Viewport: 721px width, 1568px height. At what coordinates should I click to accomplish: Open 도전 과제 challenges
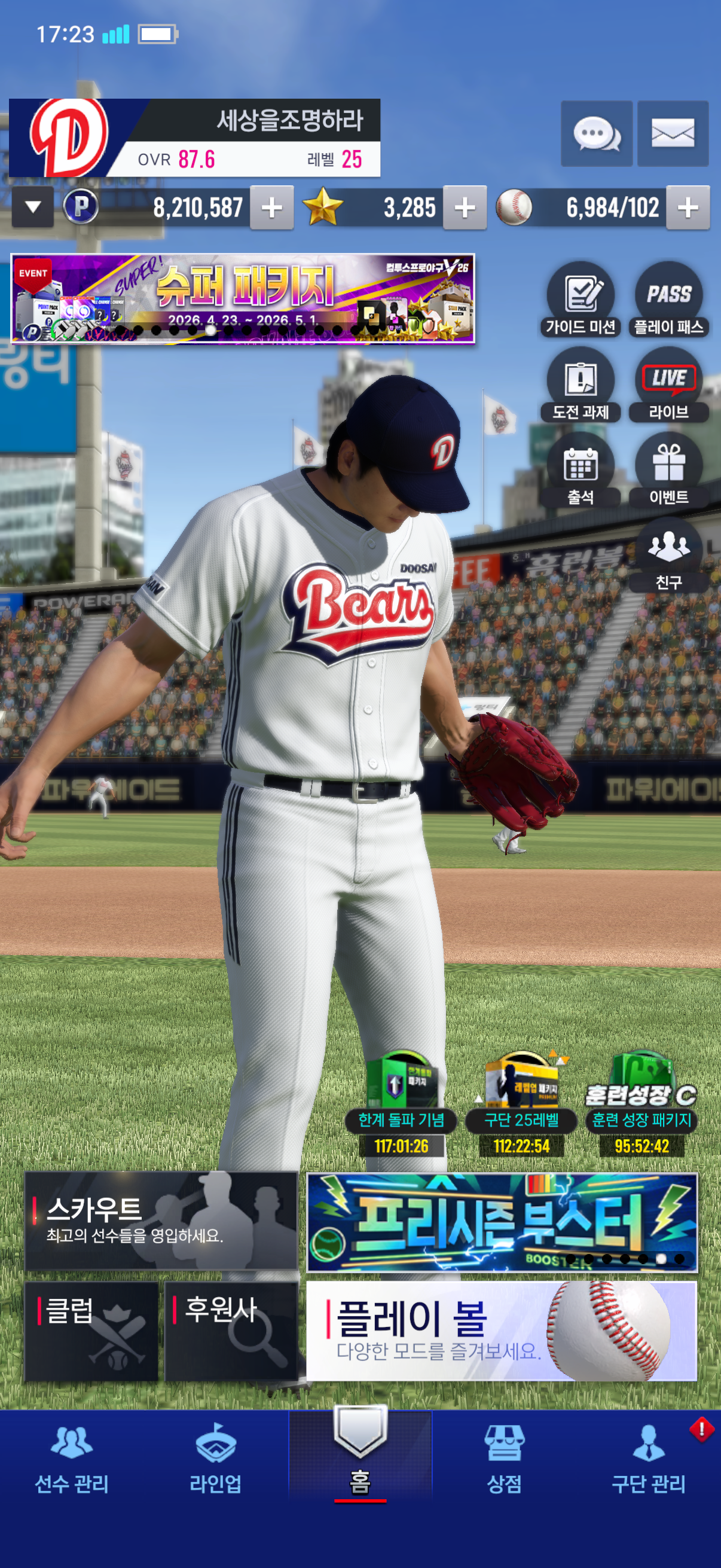(x=581, y=385)
